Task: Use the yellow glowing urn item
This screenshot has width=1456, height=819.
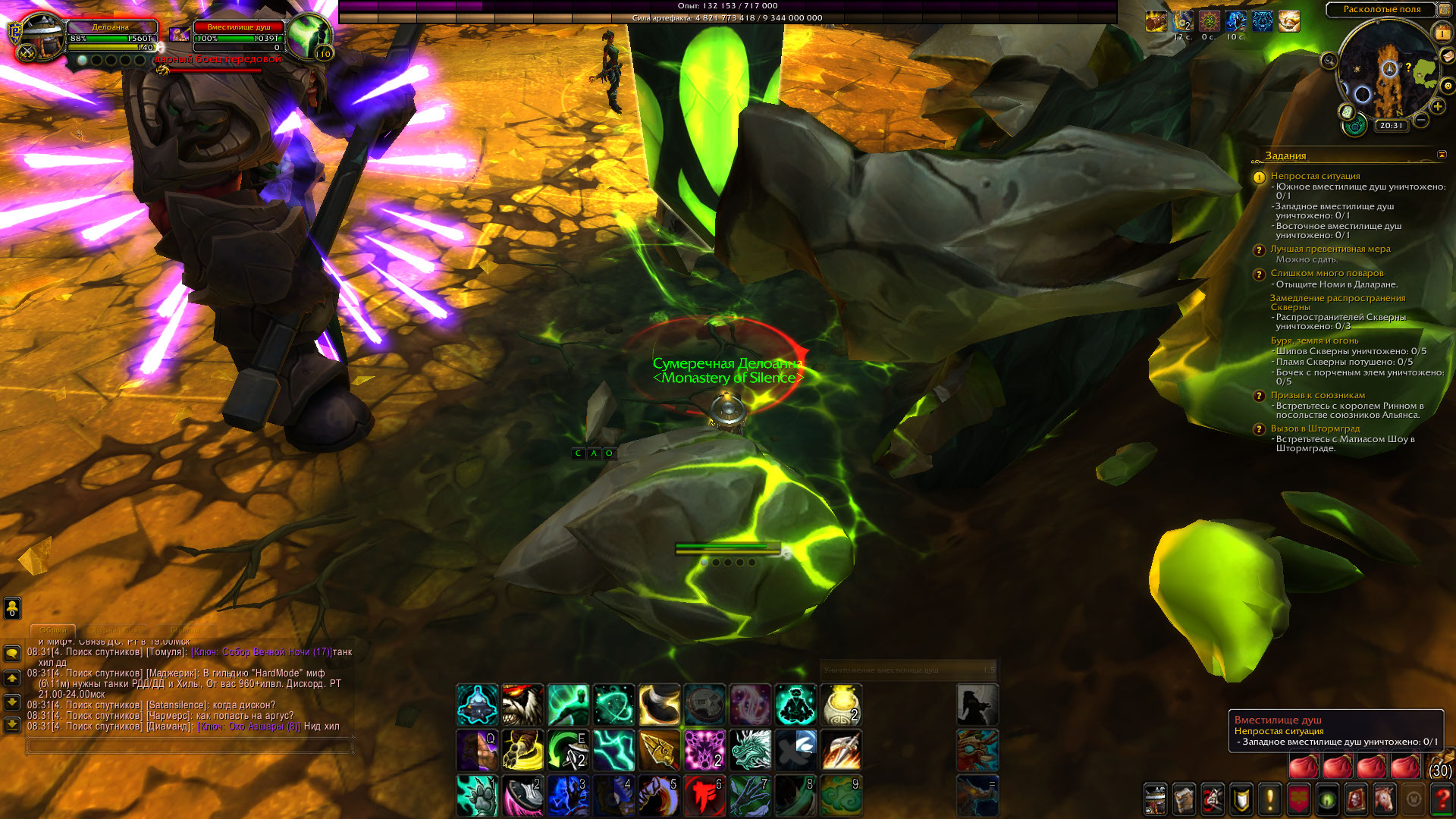Action: [x=841, y=704]
